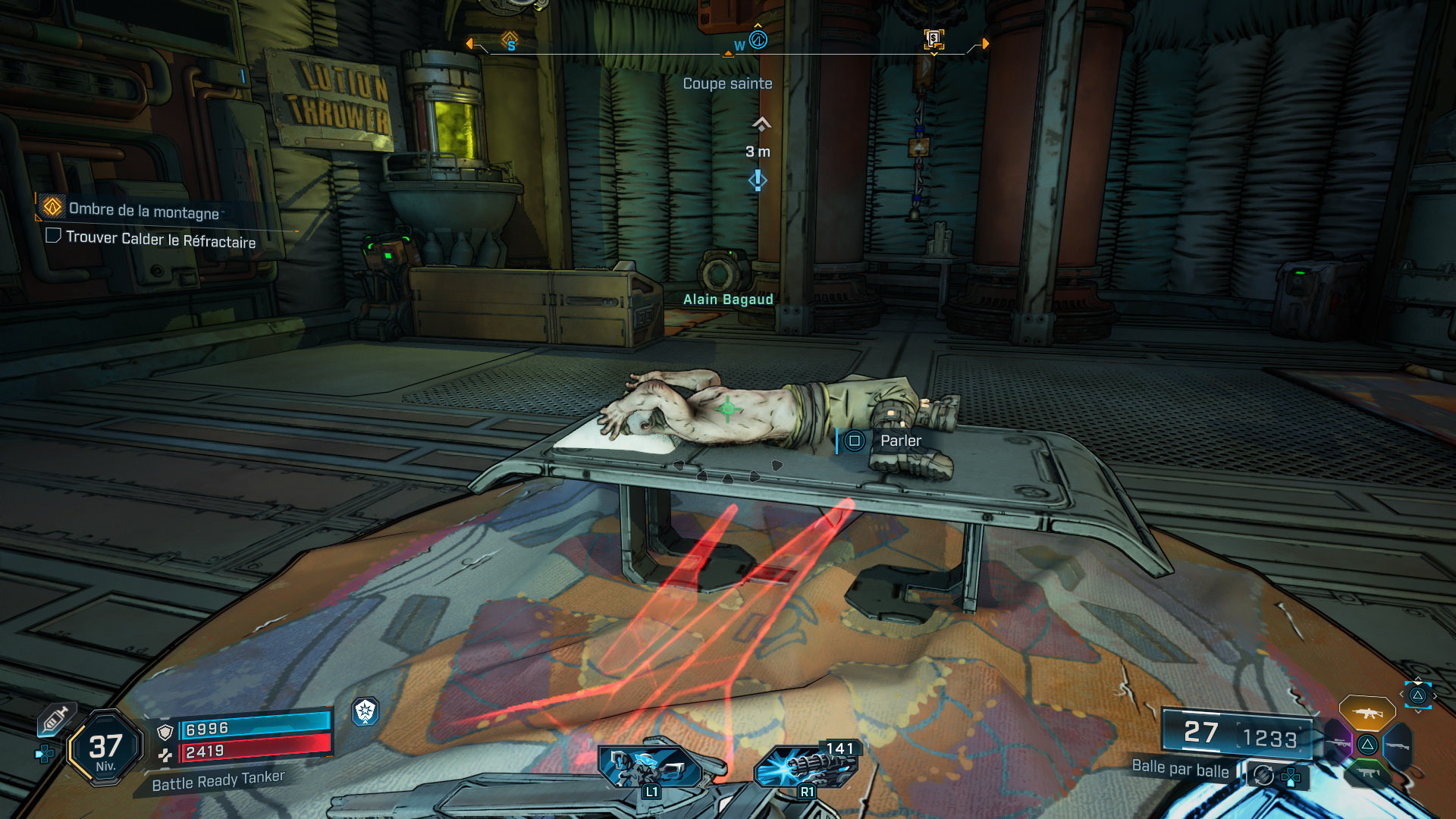
Task: Click the shield burst buff icon
Action: coord(366,711)
